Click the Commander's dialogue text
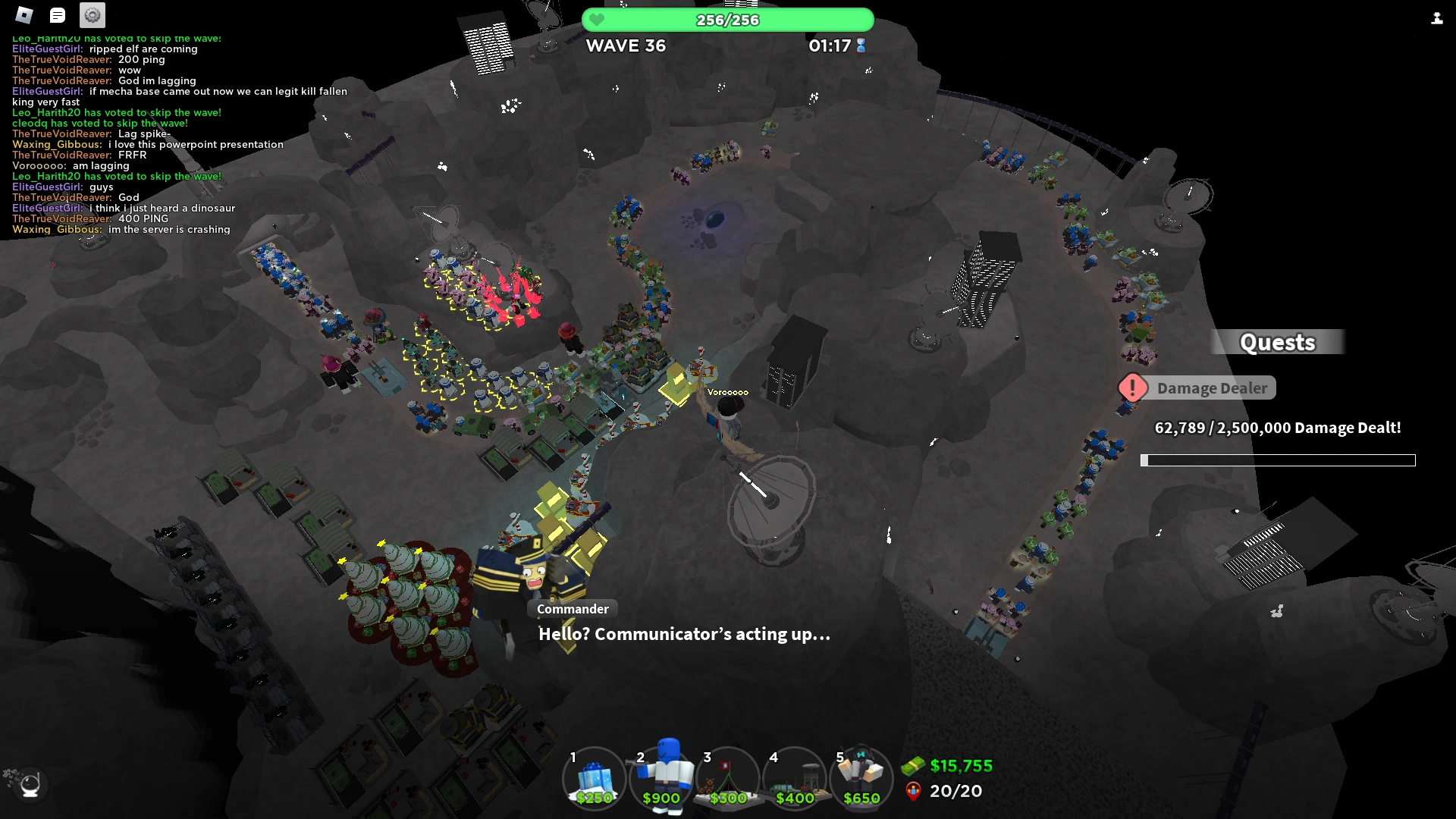 click(x=682, y=635)
